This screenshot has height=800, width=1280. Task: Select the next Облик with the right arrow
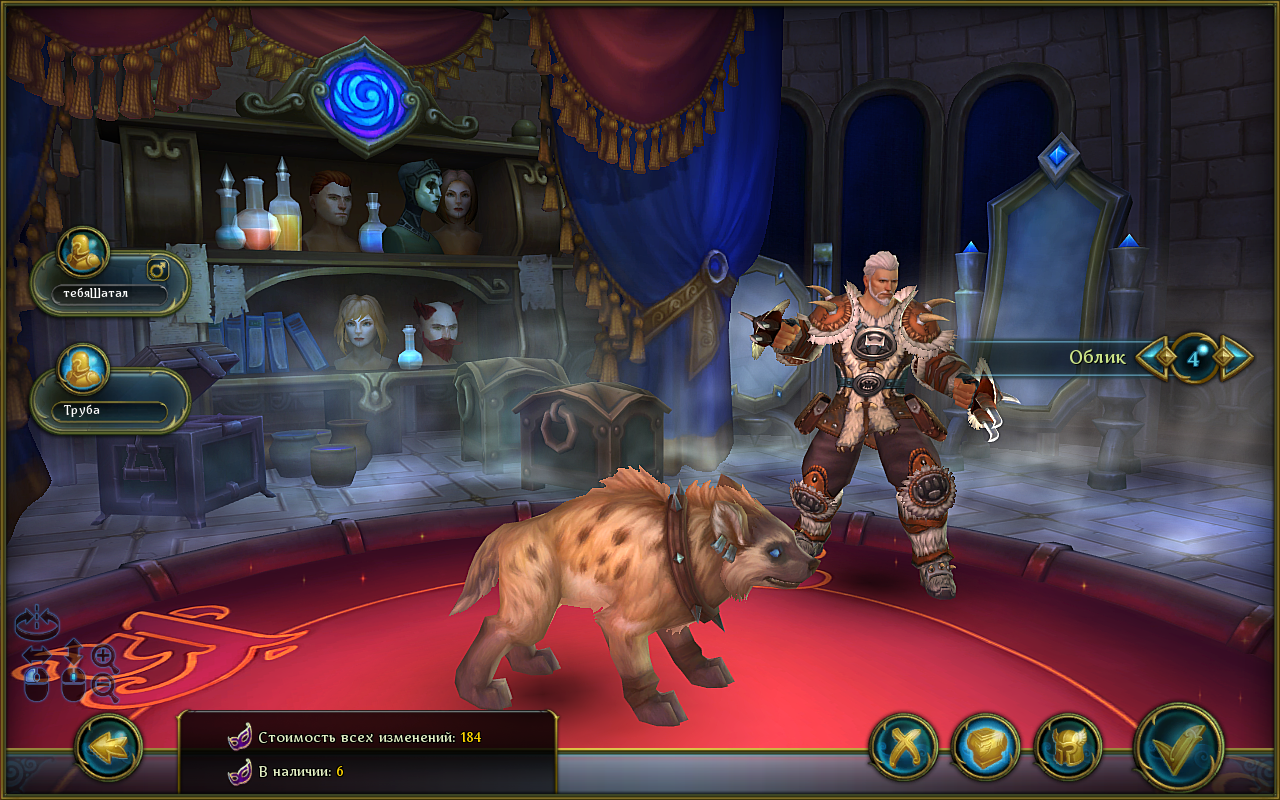[1234, 356]
